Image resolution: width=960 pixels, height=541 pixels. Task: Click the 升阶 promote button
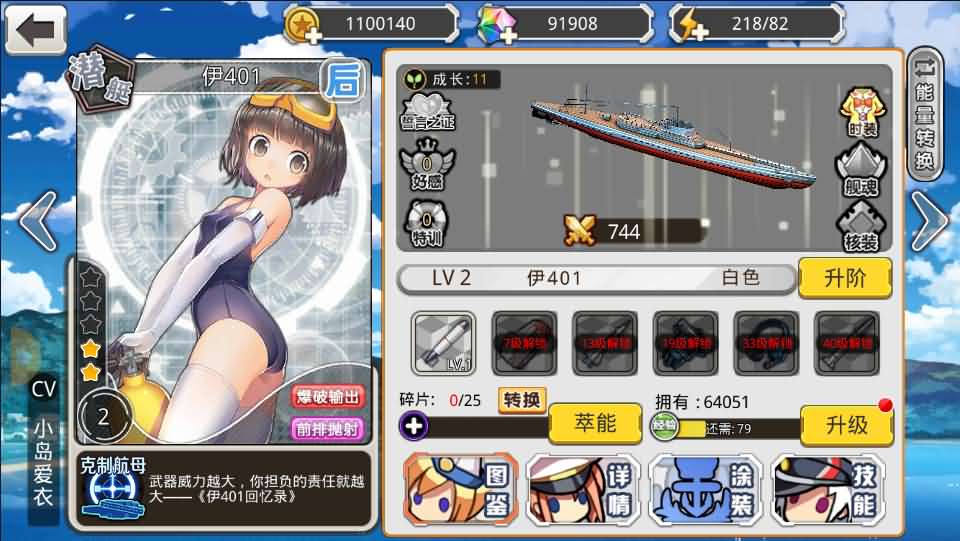pyautogui.click(x=844, y=278)
